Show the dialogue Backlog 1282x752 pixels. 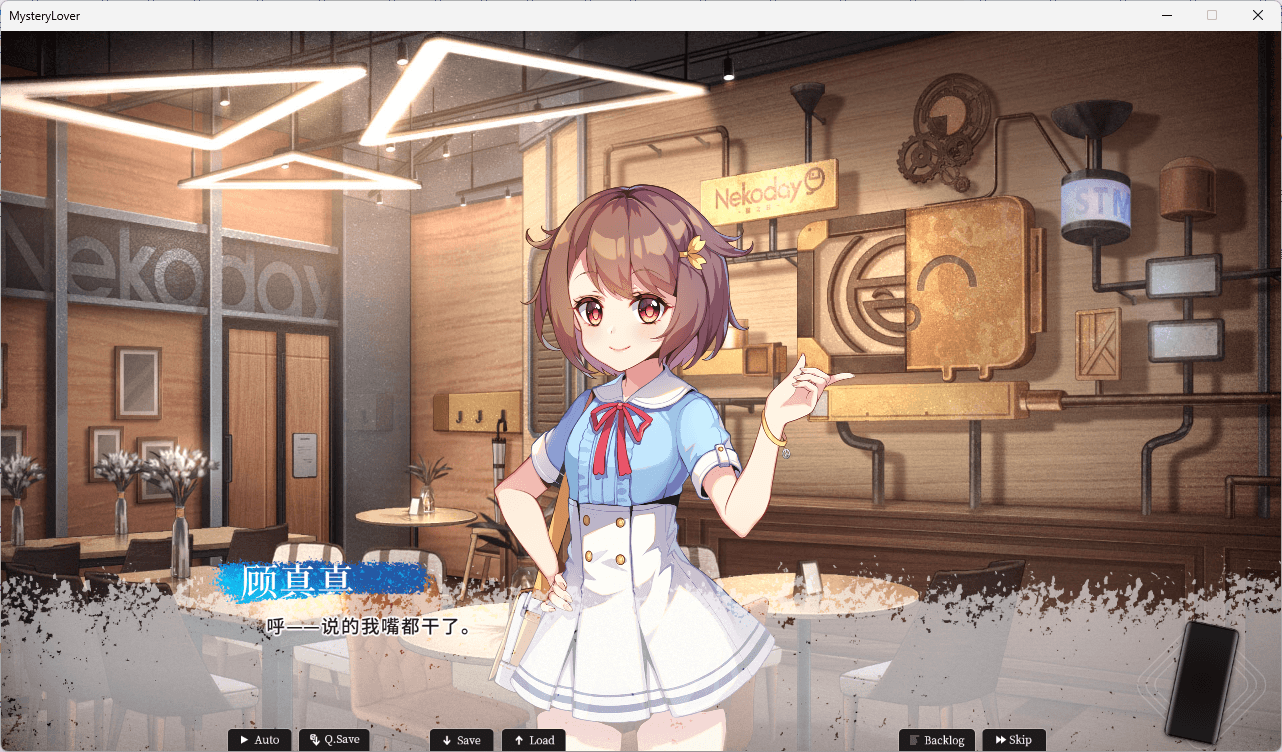click(937, 740)
